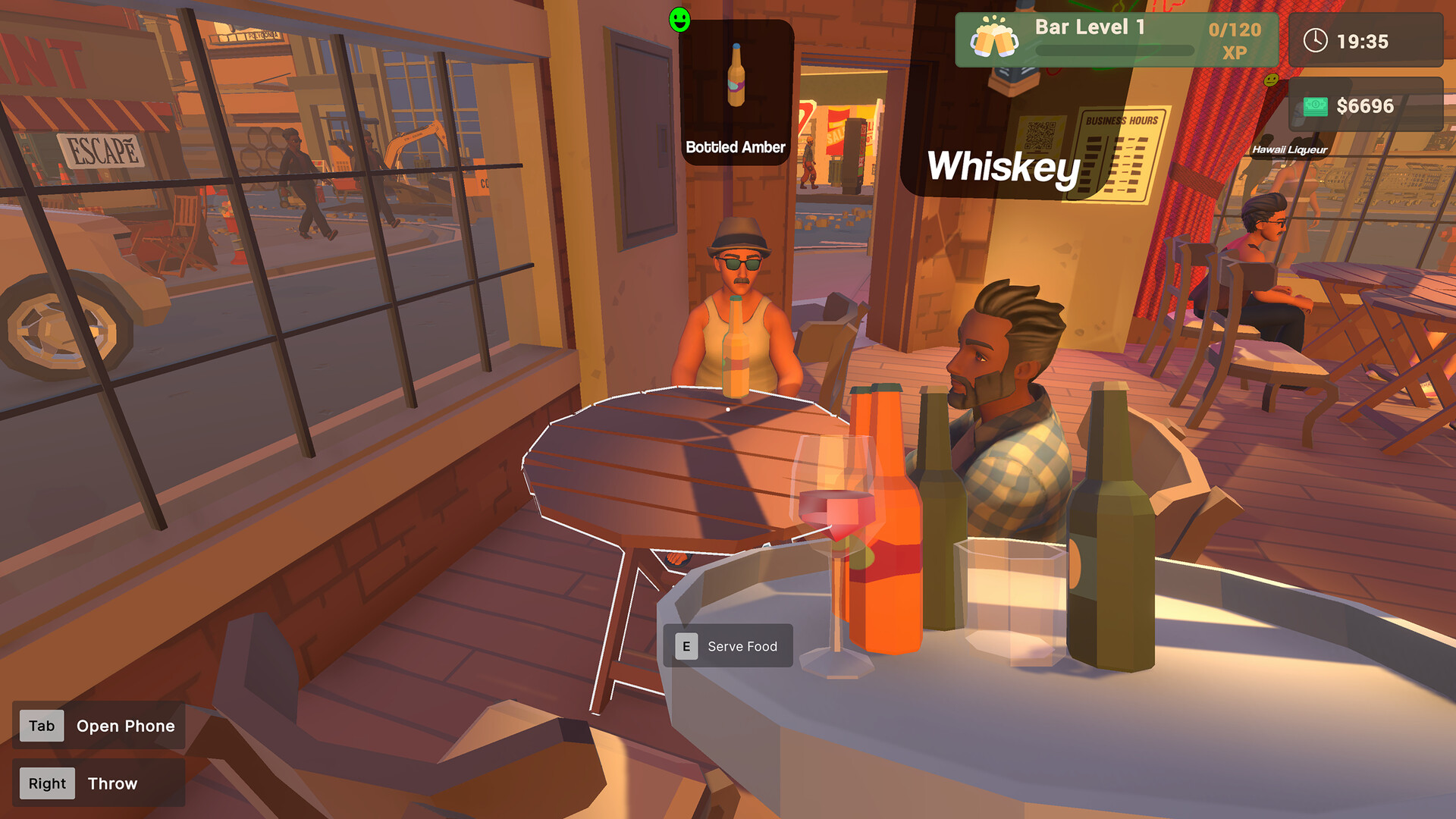Click the beer mug icon on Bar Level panel
This screenshot has width=1456, height=819.
993,36
